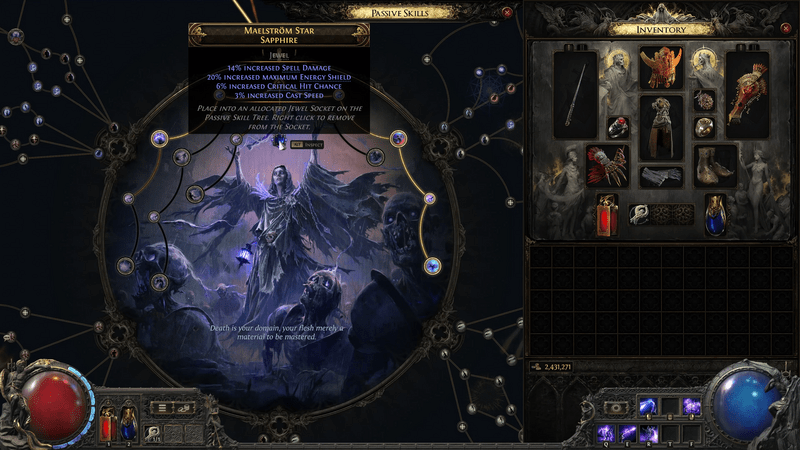800x450 pixels.
Task: Close the Passive Skills window
Action: [507, 13]
